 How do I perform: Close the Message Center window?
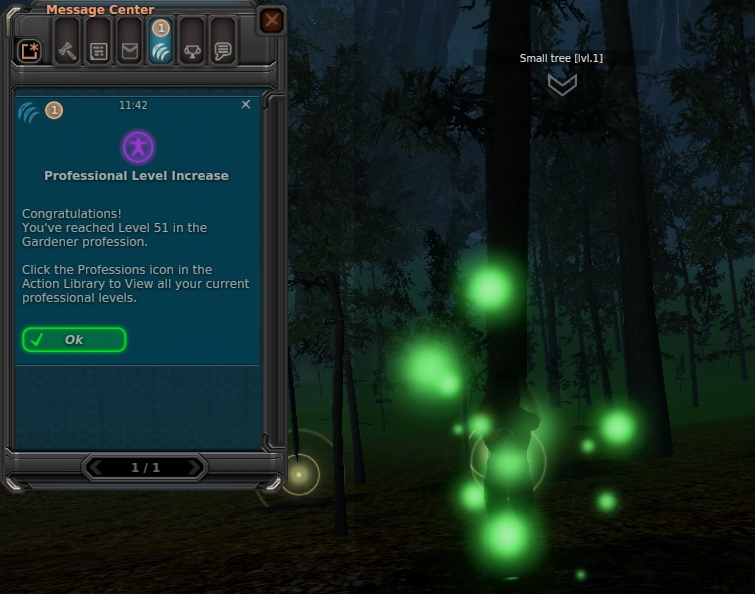click(x=271, y=20)
